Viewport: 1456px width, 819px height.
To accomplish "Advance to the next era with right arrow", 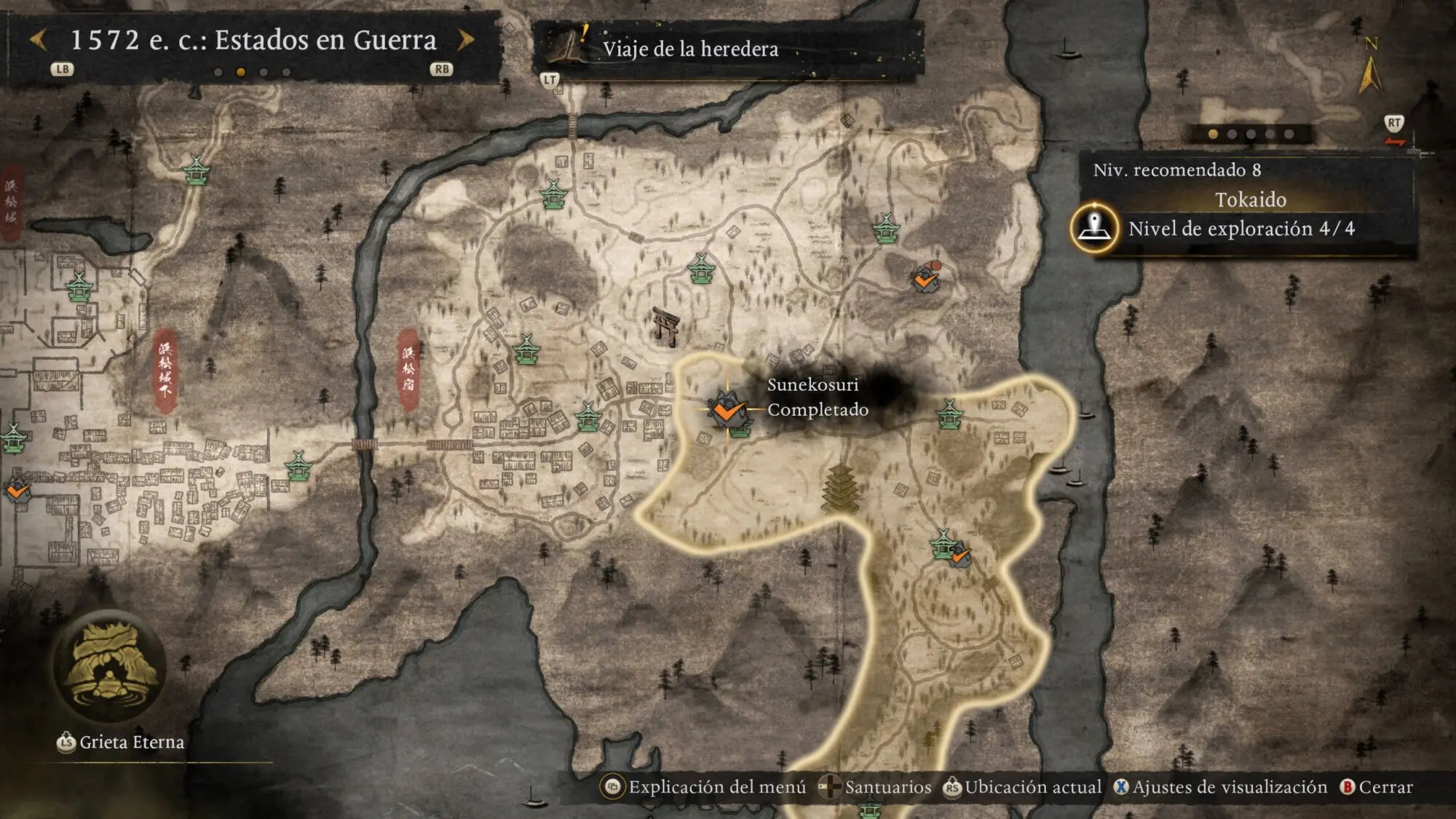I will [x=466, y=40].
